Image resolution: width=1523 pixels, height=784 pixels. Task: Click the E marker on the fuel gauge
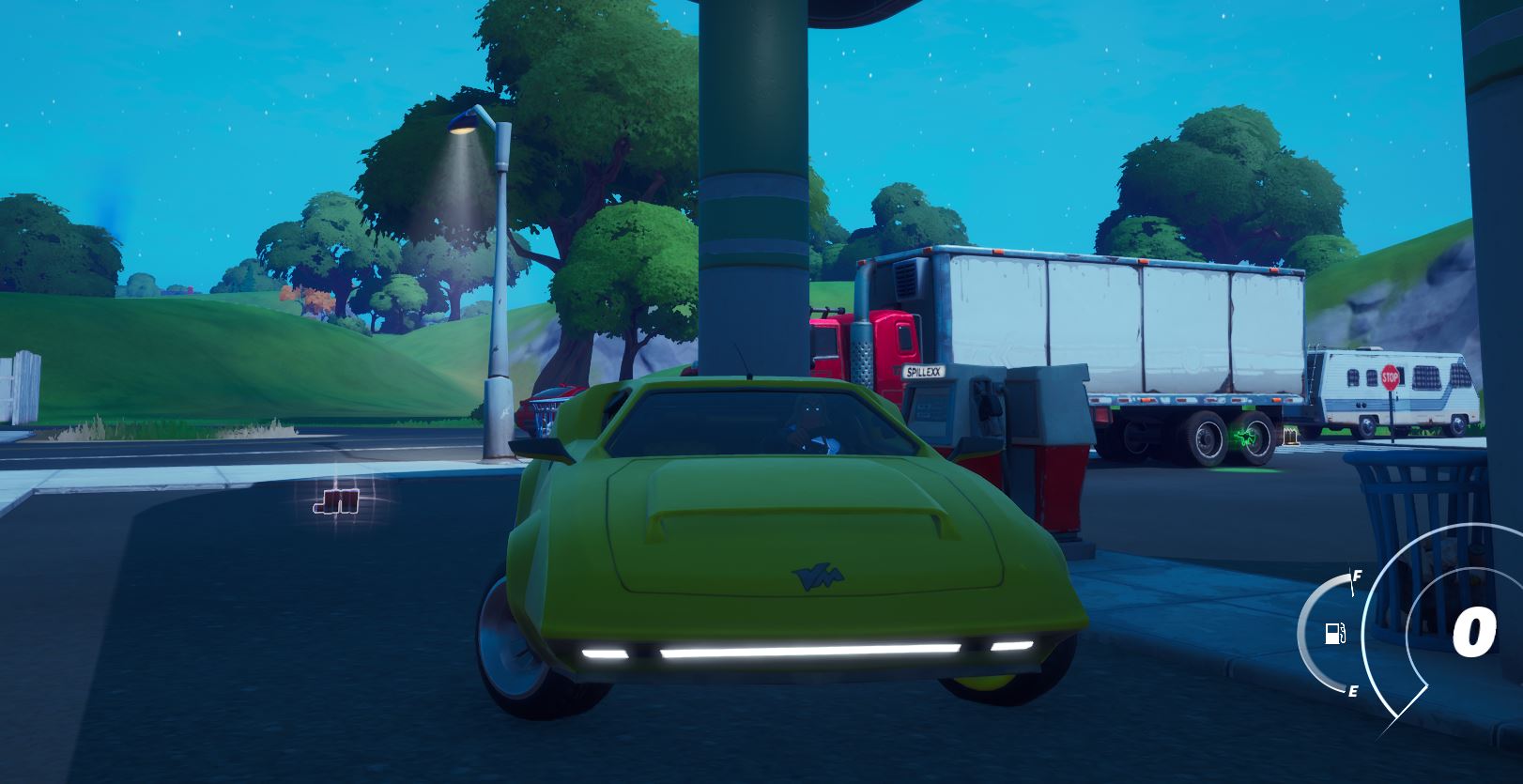(x=1353, y=692)
